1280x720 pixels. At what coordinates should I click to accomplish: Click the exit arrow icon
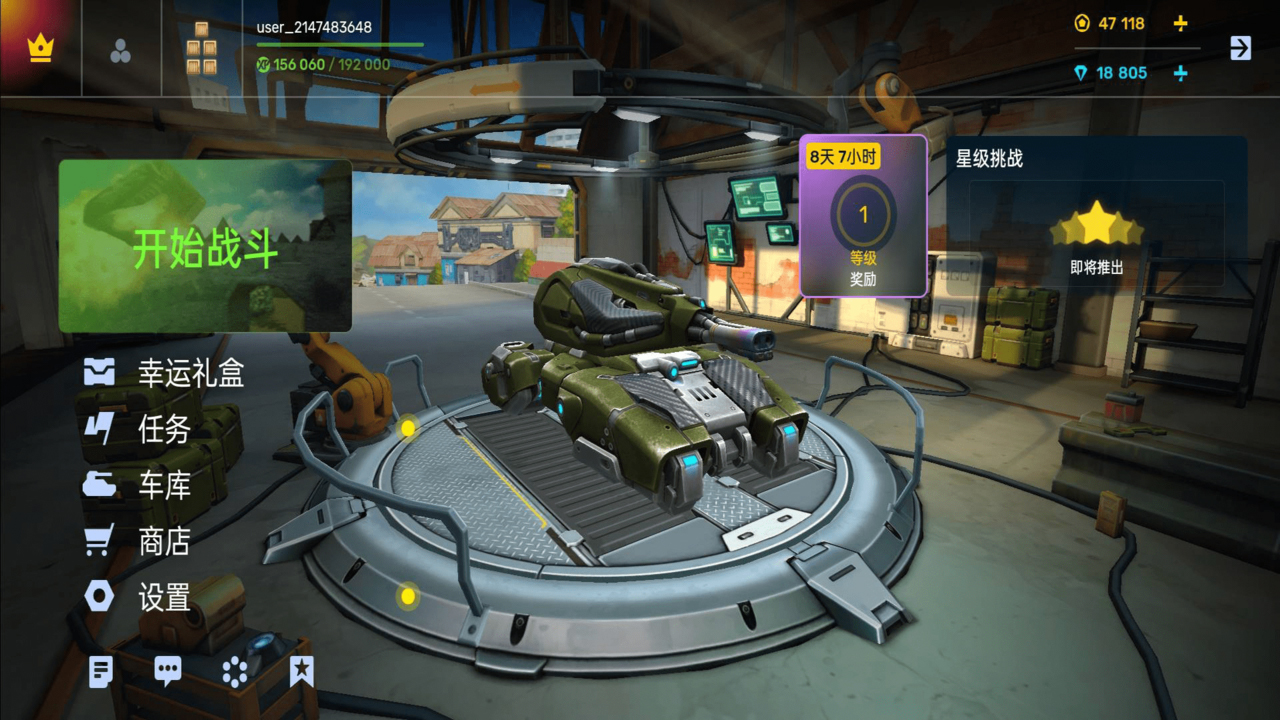tap(1240, 48)
